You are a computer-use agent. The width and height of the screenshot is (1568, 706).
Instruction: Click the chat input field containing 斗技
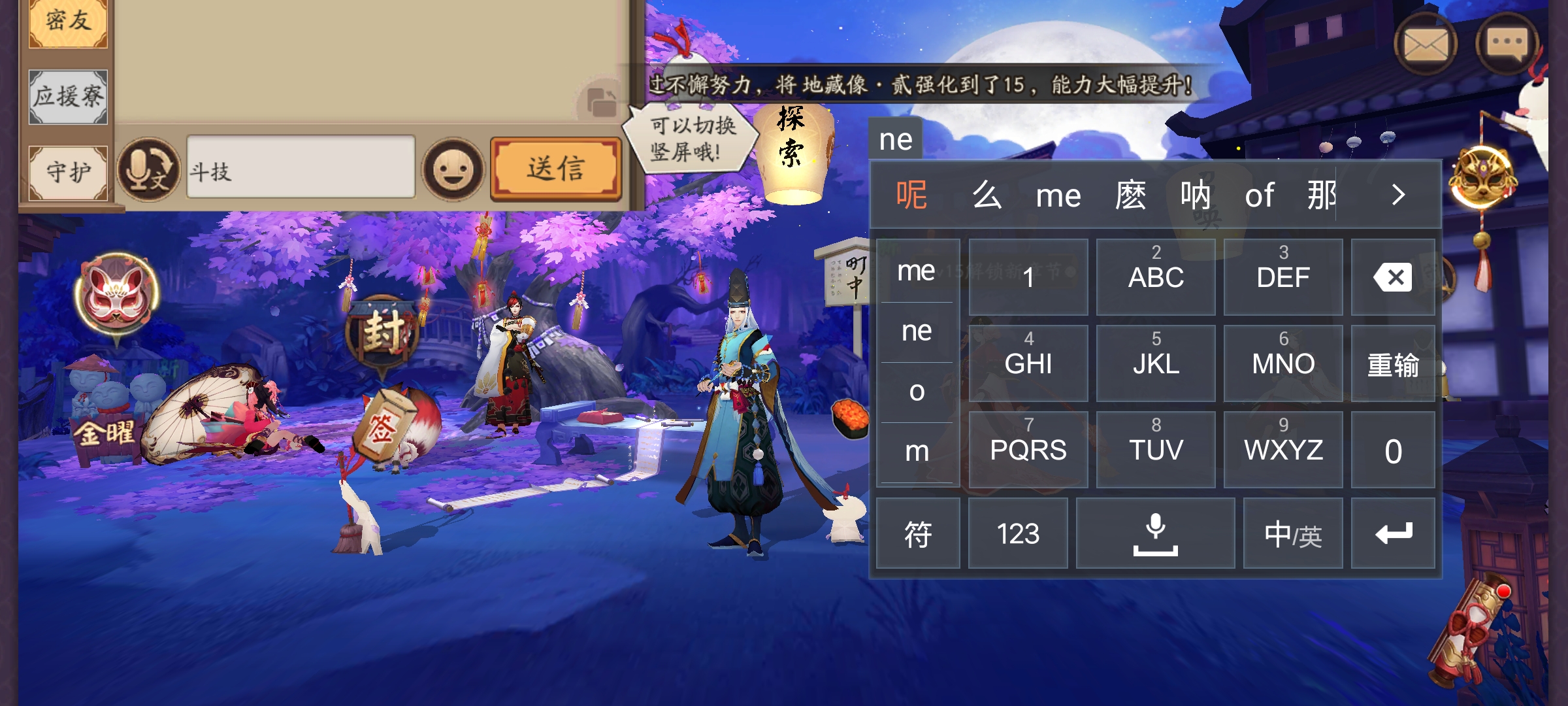click(301, 168)
